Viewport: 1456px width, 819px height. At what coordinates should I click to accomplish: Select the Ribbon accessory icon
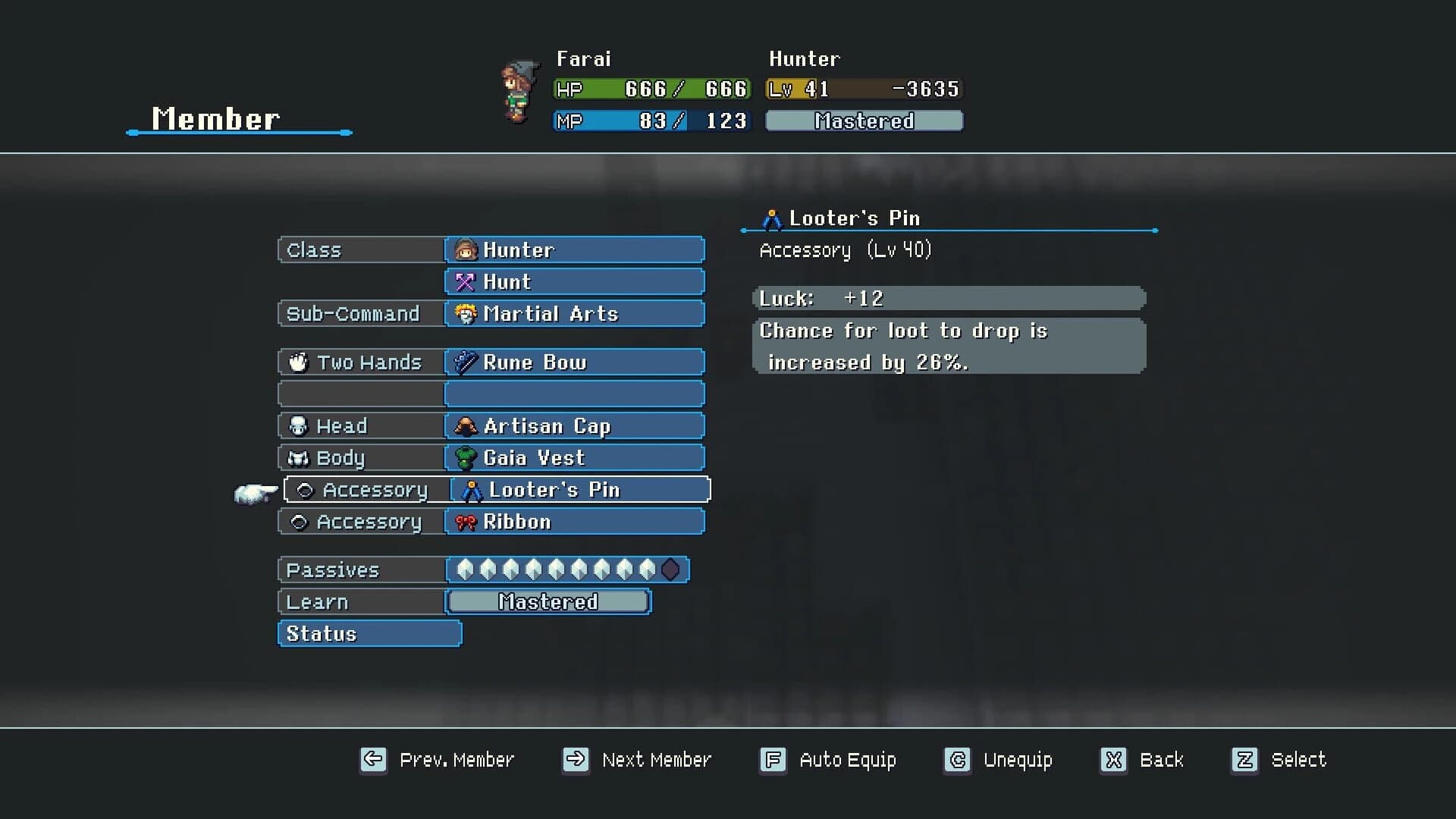466,521
